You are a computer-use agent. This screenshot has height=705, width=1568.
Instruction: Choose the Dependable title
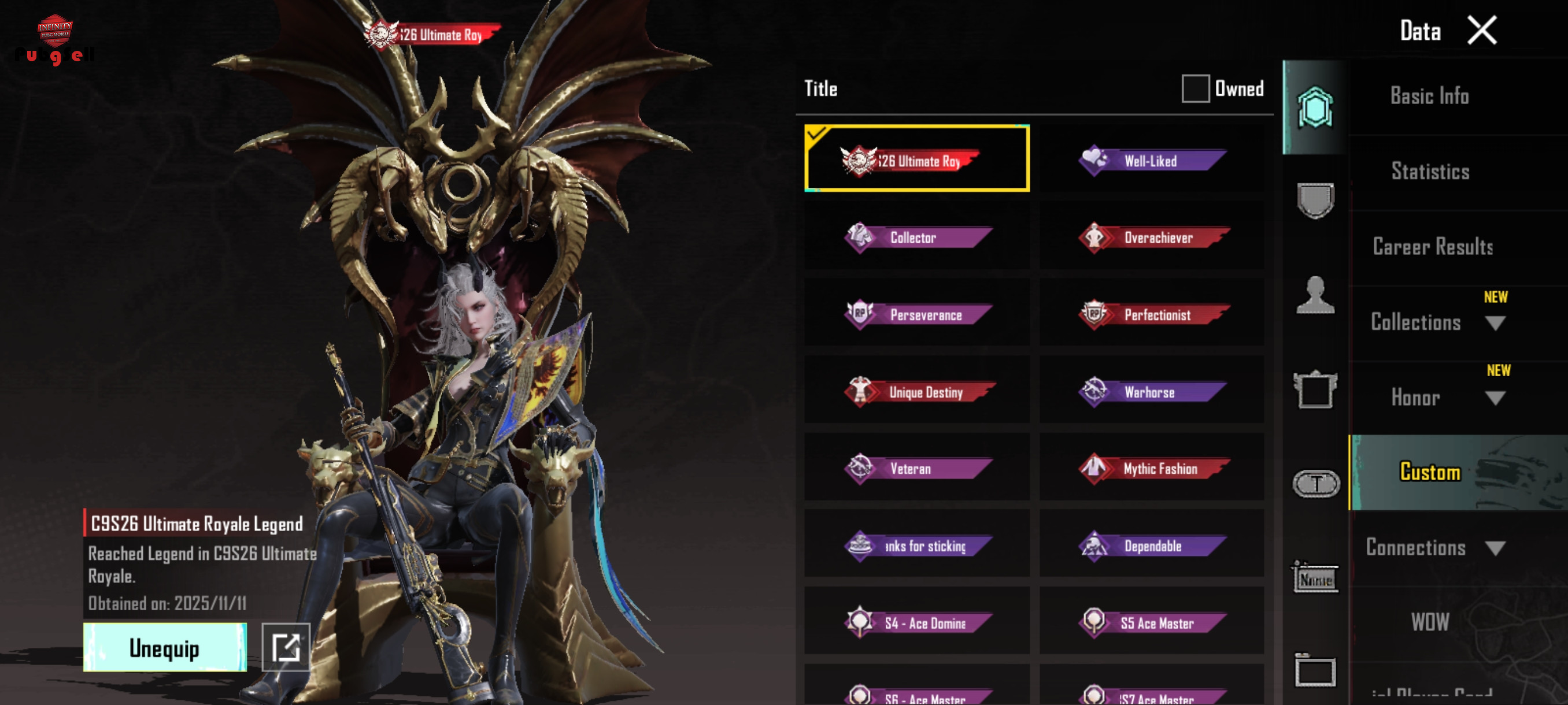[1151, 546]
